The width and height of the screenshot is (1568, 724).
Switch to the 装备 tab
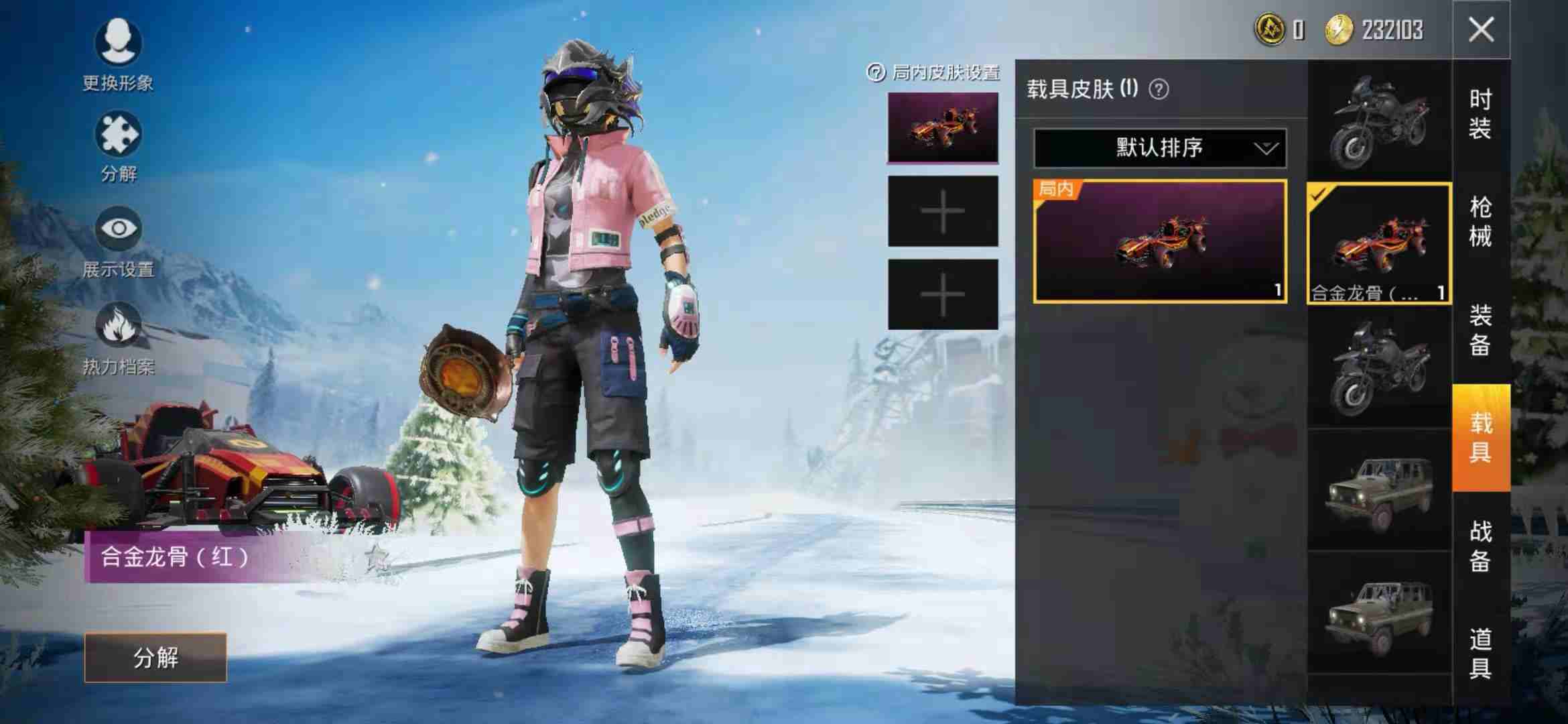[x=1481, y=330]
